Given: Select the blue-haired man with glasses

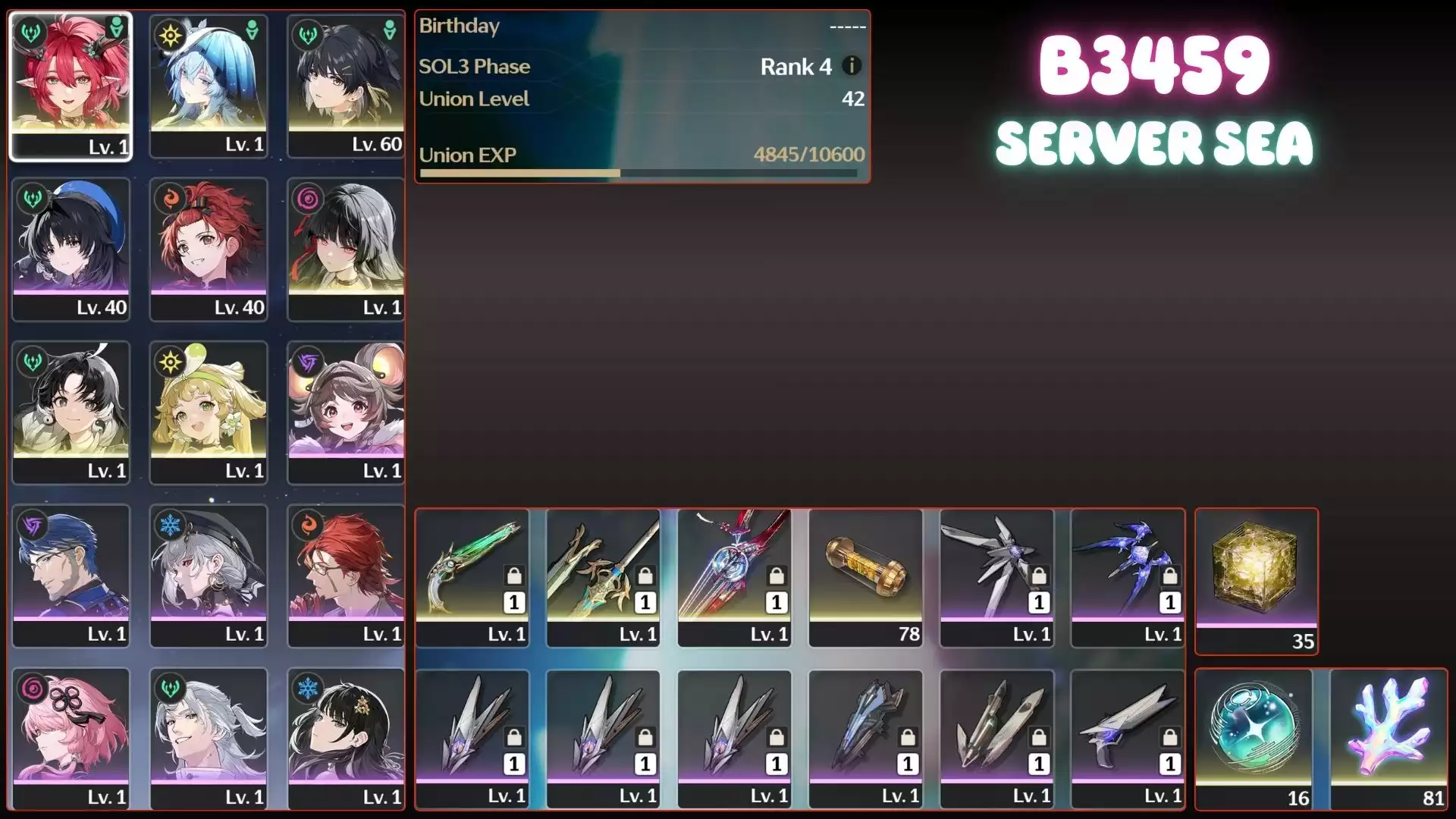Looking at the screenshot, I should pos(71,575).
